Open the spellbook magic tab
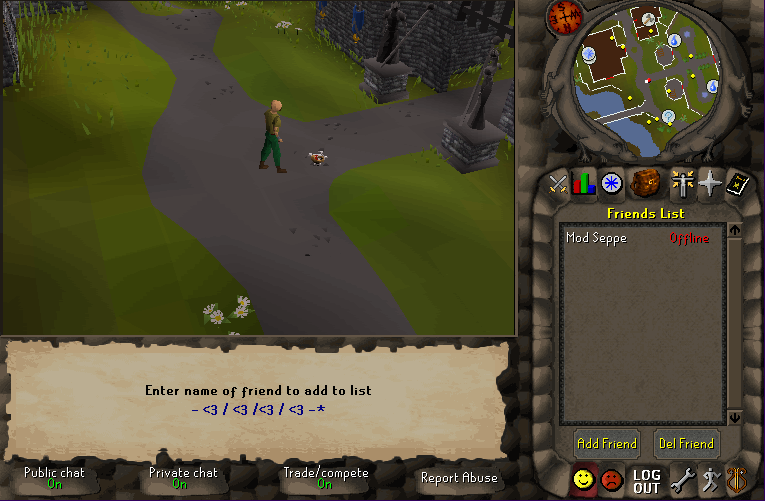 tap(739, 184)
